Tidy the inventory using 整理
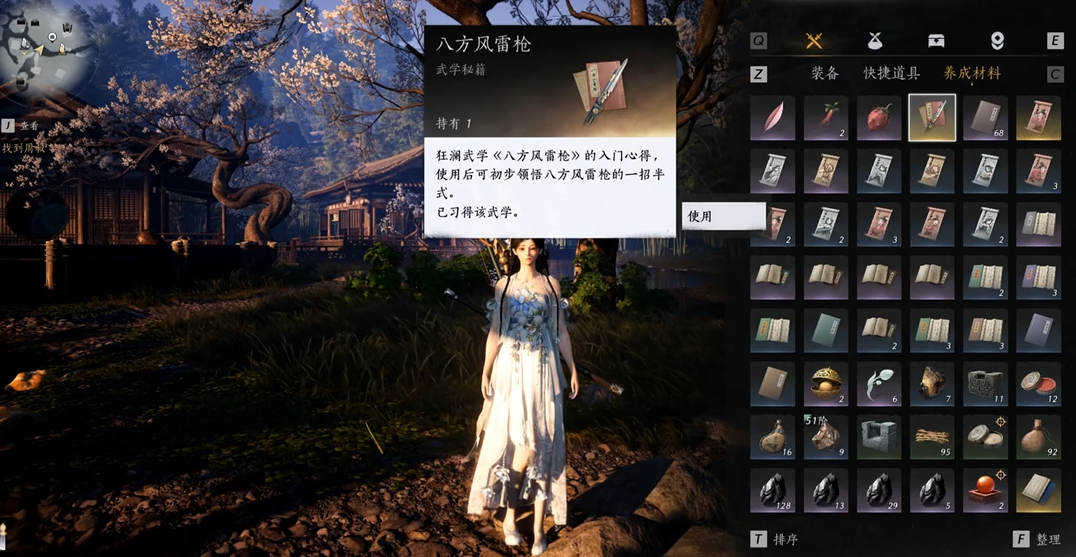Image resolution: width=1076 pixels, height=557 pixels. coord(1038,539)
